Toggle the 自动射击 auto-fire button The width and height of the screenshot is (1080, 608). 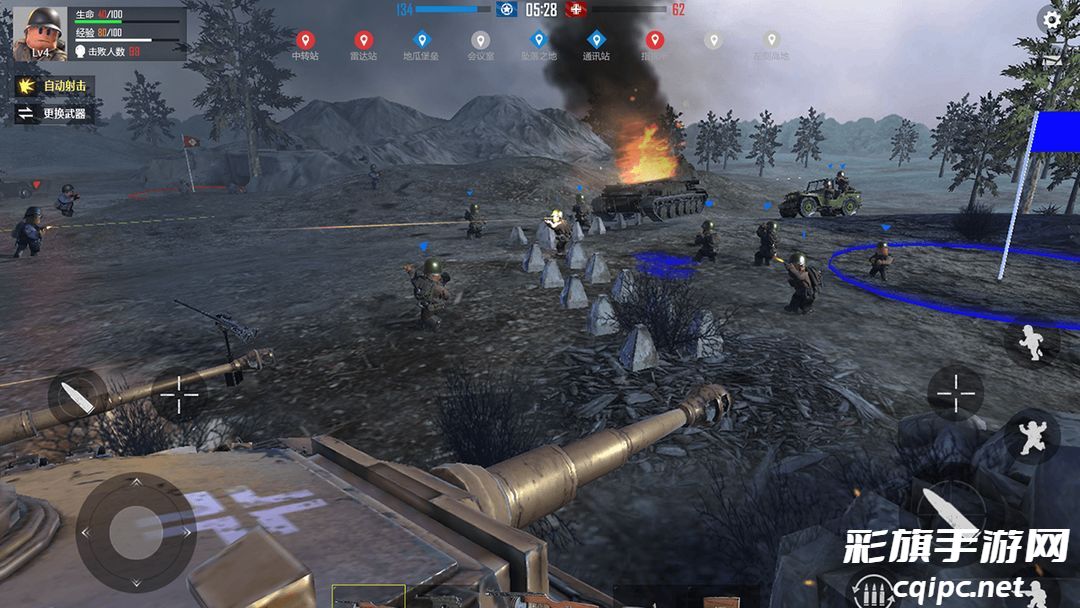point(53,86)
